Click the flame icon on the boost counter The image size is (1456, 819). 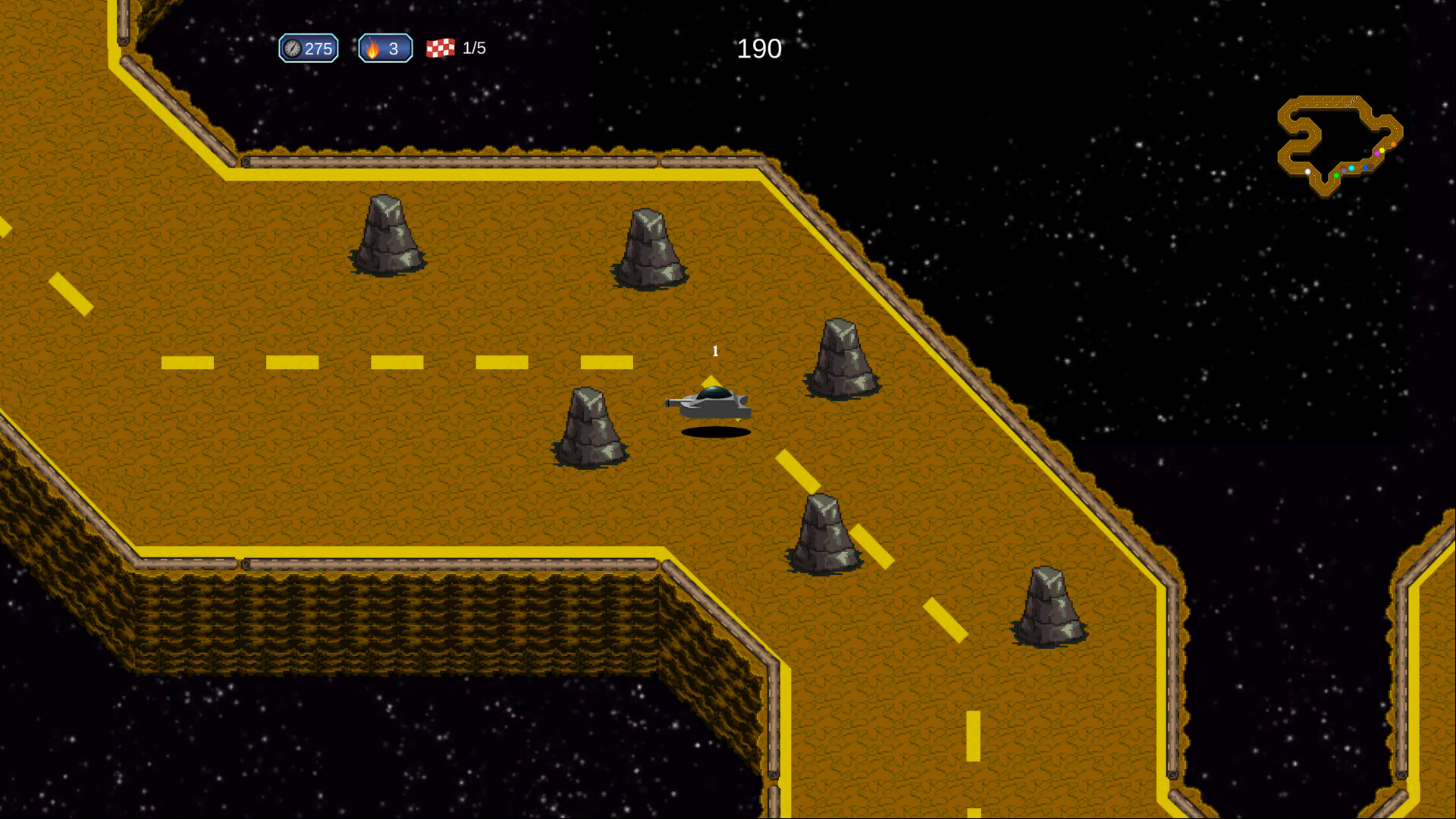pos(372,49)
